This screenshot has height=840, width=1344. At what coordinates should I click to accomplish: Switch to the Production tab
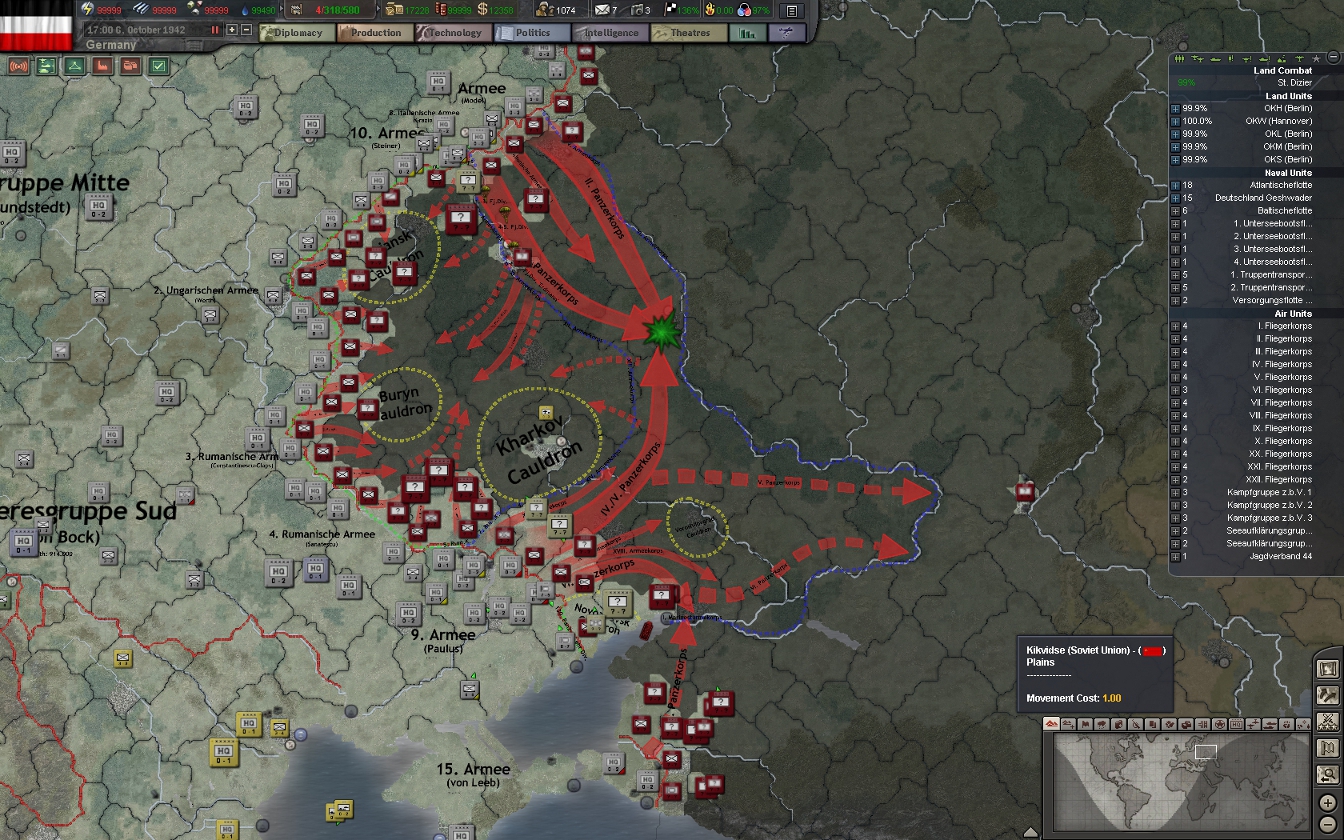373,32
